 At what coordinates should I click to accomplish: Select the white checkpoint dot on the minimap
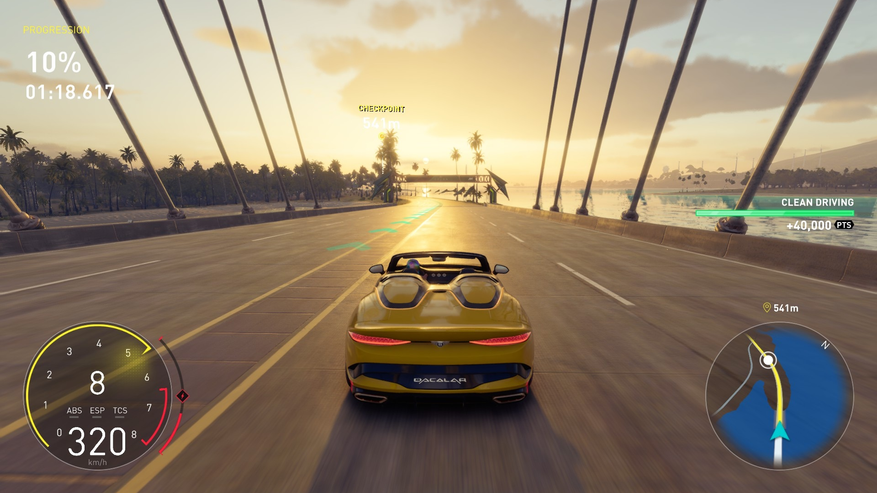[x=766, y=359]
